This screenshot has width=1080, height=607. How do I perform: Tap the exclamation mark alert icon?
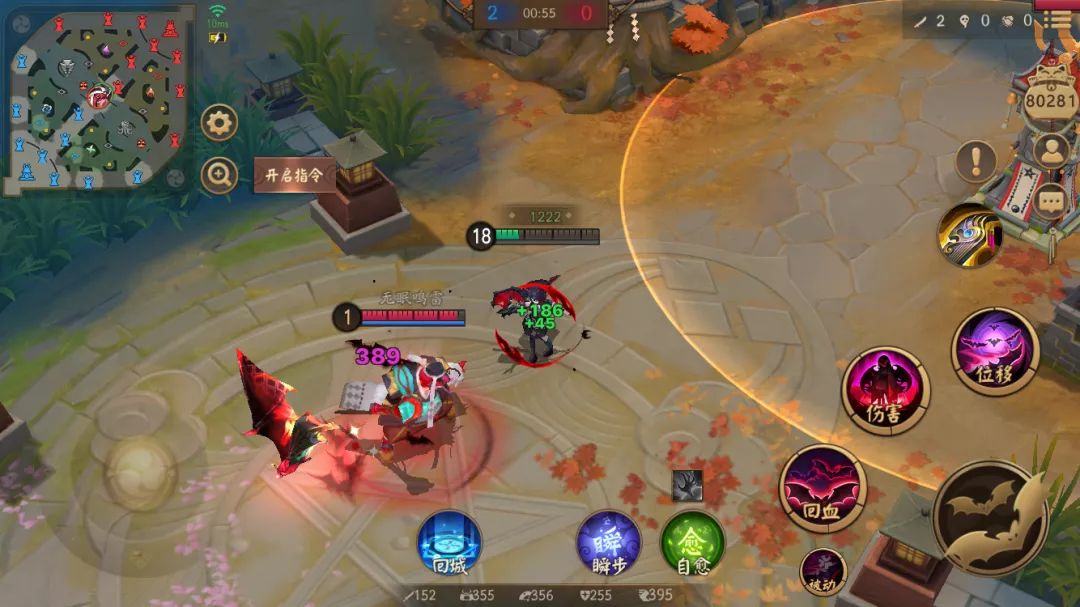pos(976,160)
